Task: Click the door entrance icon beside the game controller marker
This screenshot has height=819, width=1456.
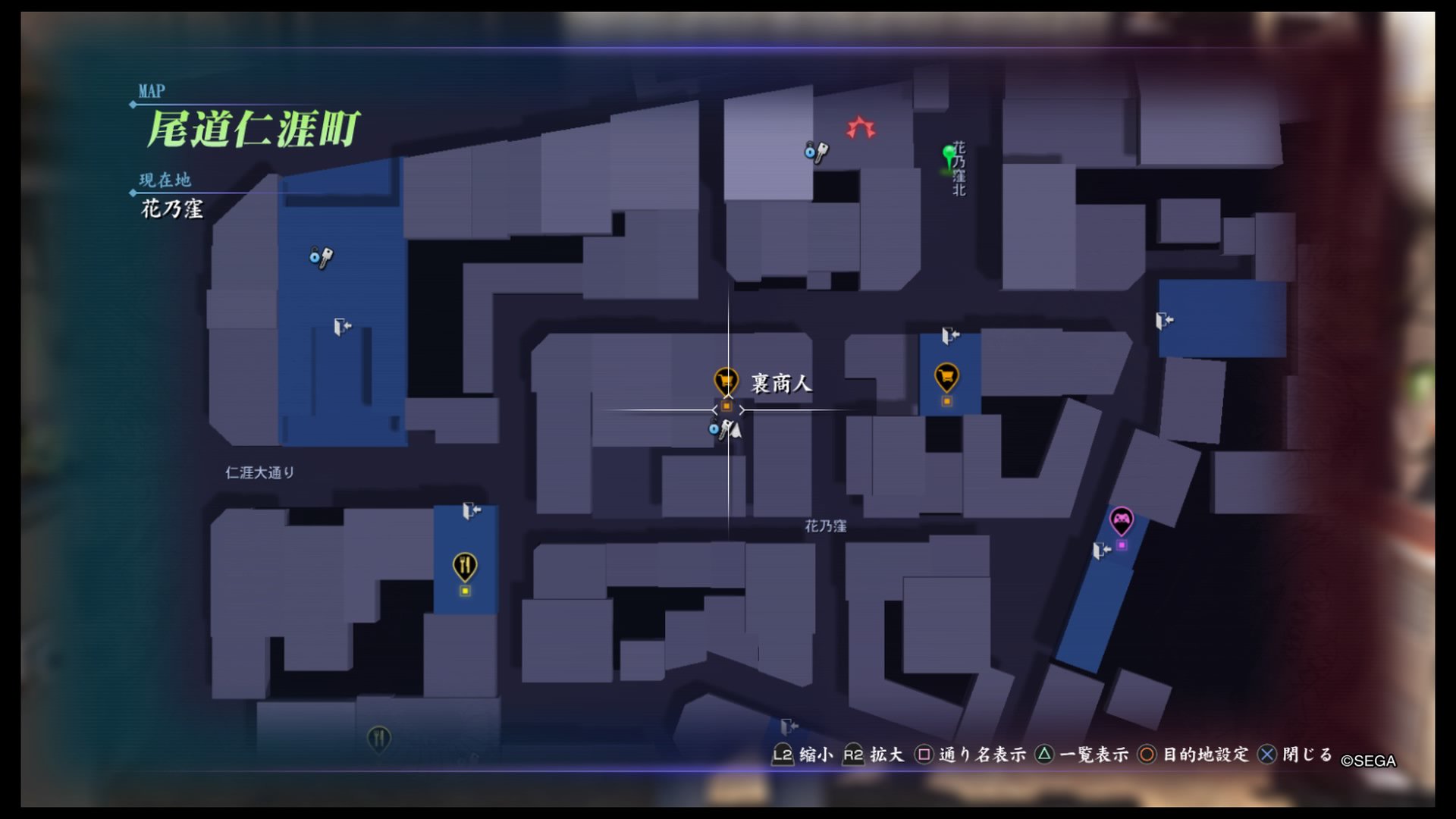Action: point(1101,551)
